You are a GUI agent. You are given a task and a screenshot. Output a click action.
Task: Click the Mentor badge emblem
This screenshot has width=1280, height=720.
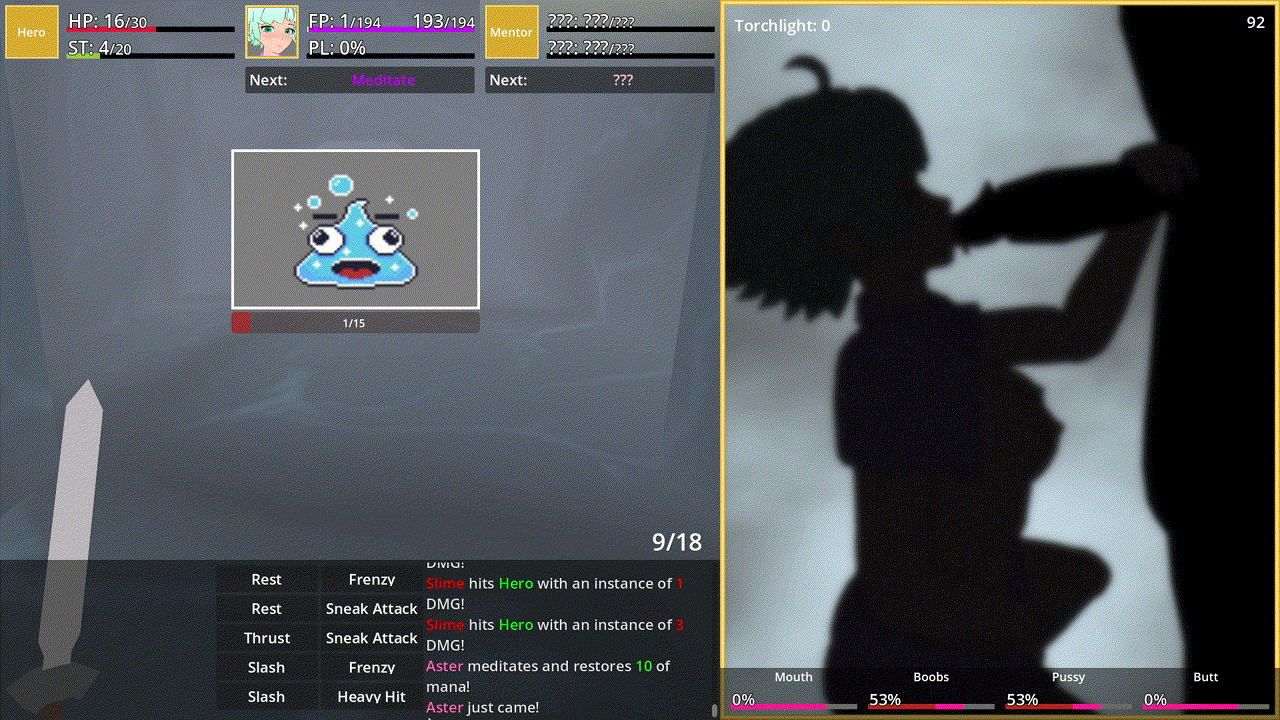tap(511, 31)
